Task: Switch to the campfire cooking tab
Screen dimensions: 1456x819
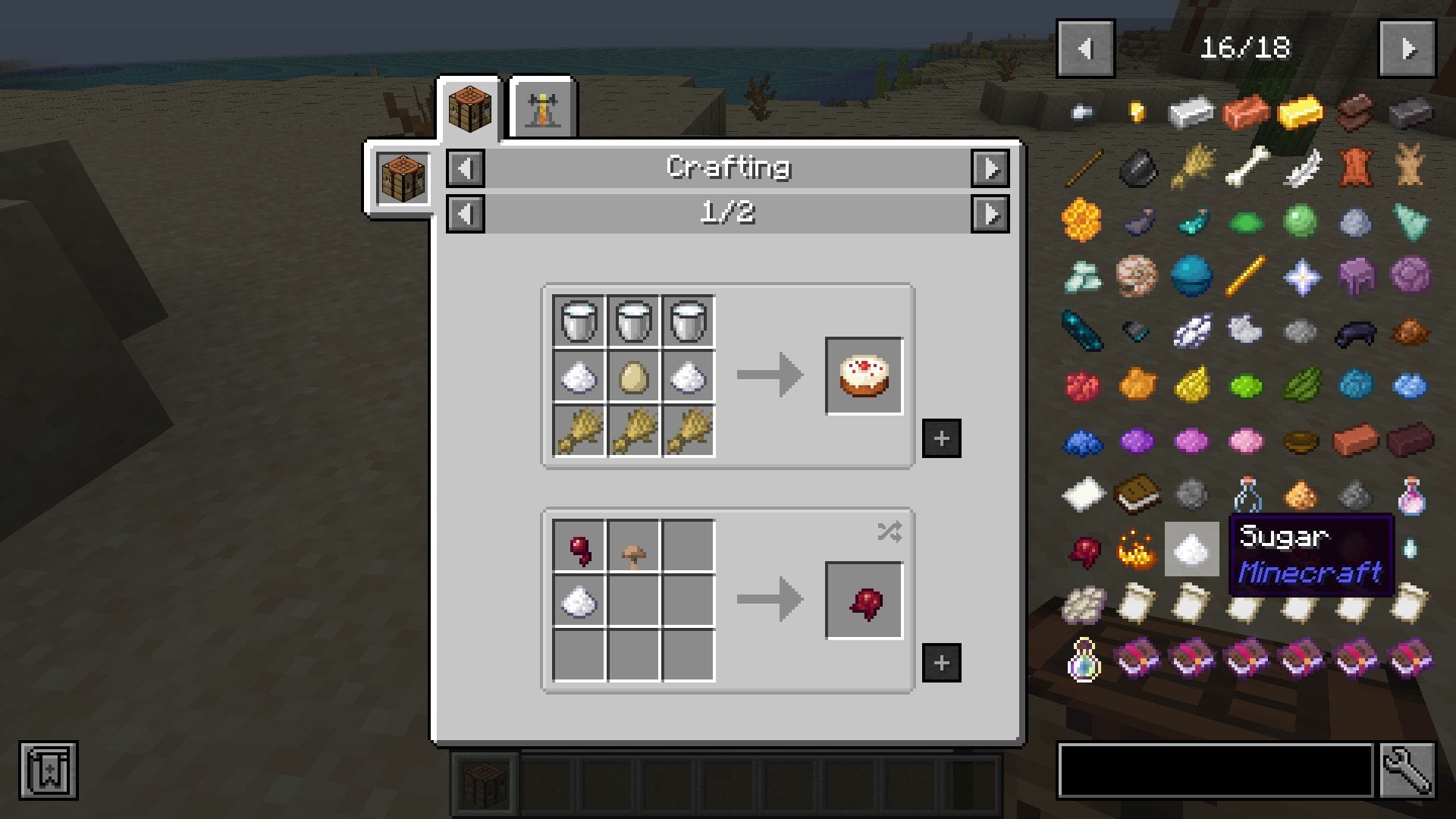Action: point(542,107)
